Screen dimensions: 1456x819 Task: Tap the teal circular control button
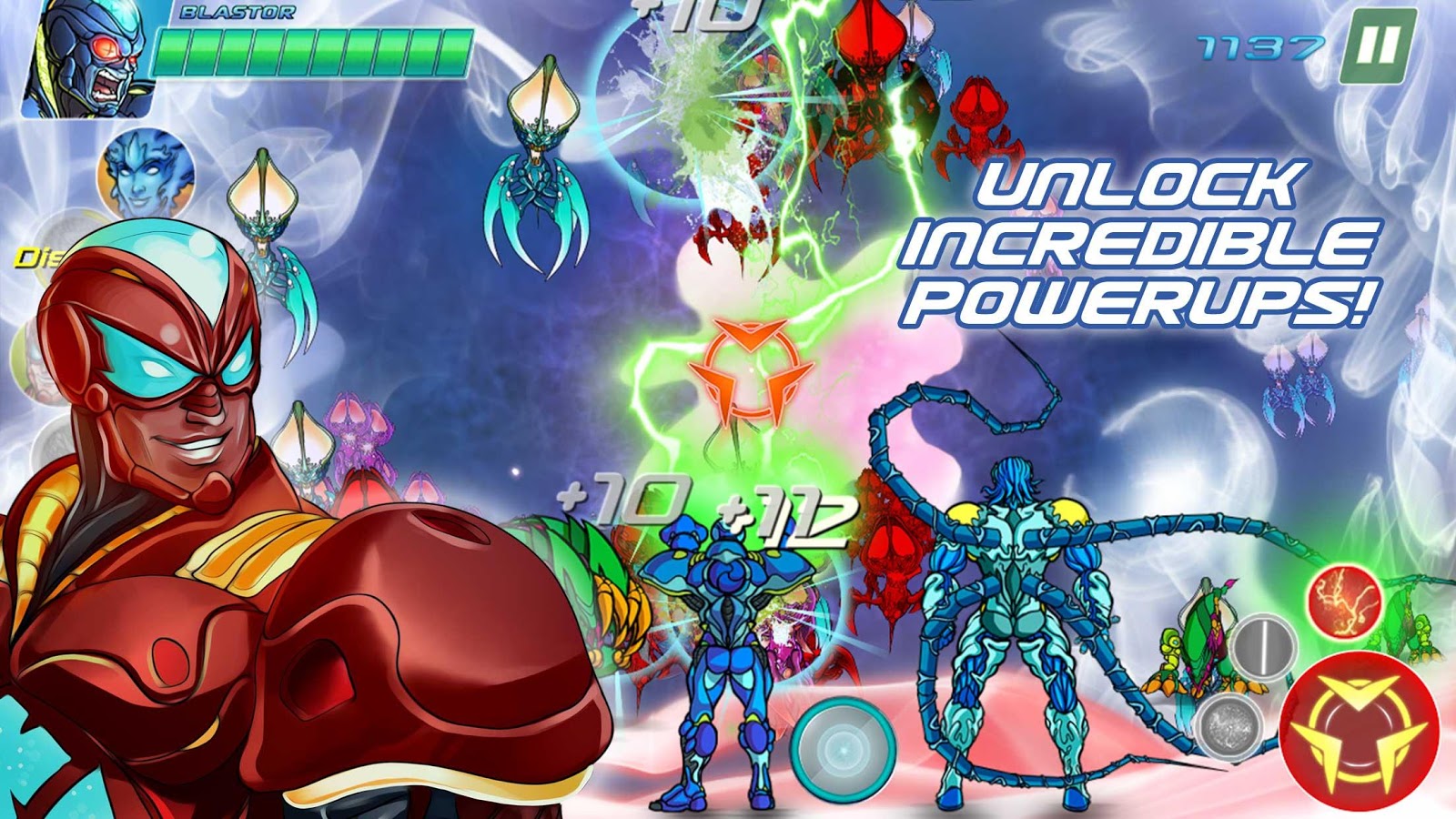[x=842, y=751]
